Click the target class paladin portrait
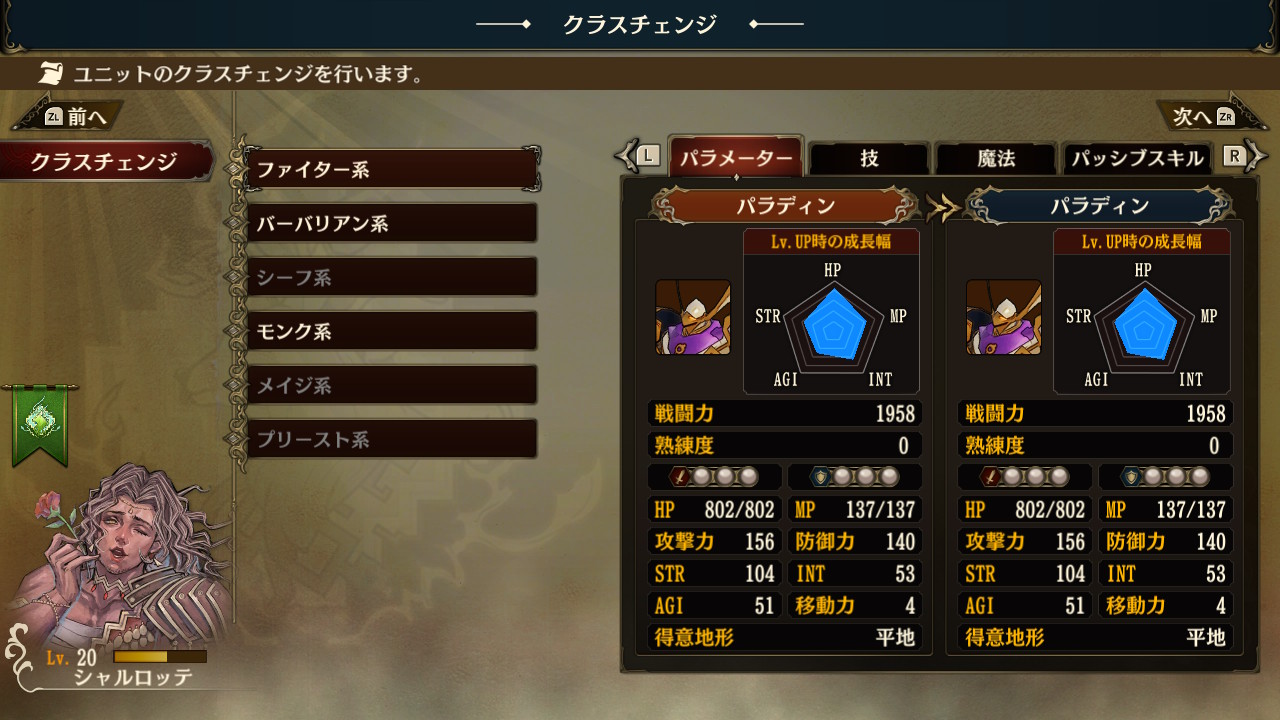1280x720 pixels. point(1004,317)
